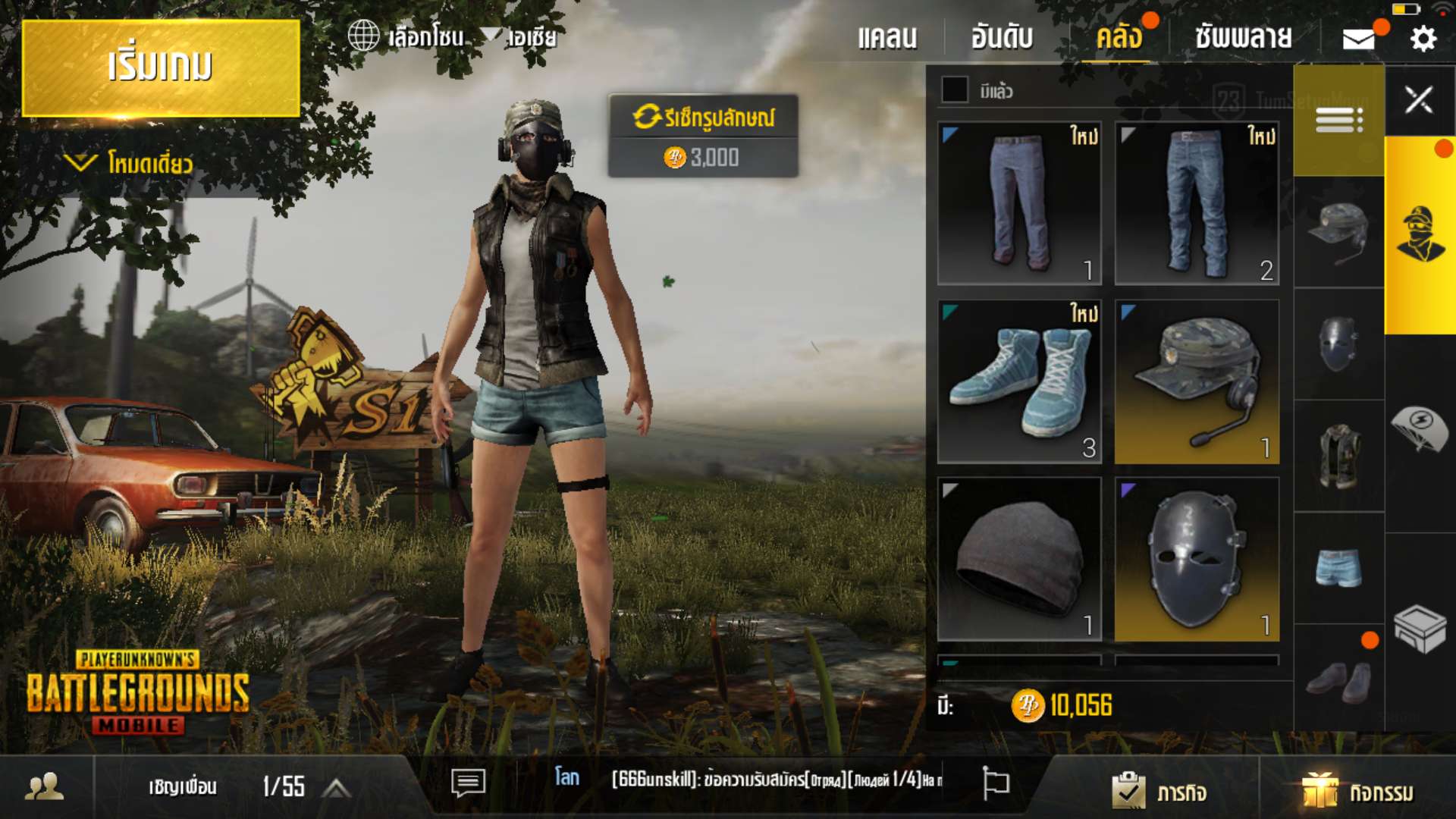1456x819 pixels.
Task: Open the parachute category
Action: coord(1420,428)
